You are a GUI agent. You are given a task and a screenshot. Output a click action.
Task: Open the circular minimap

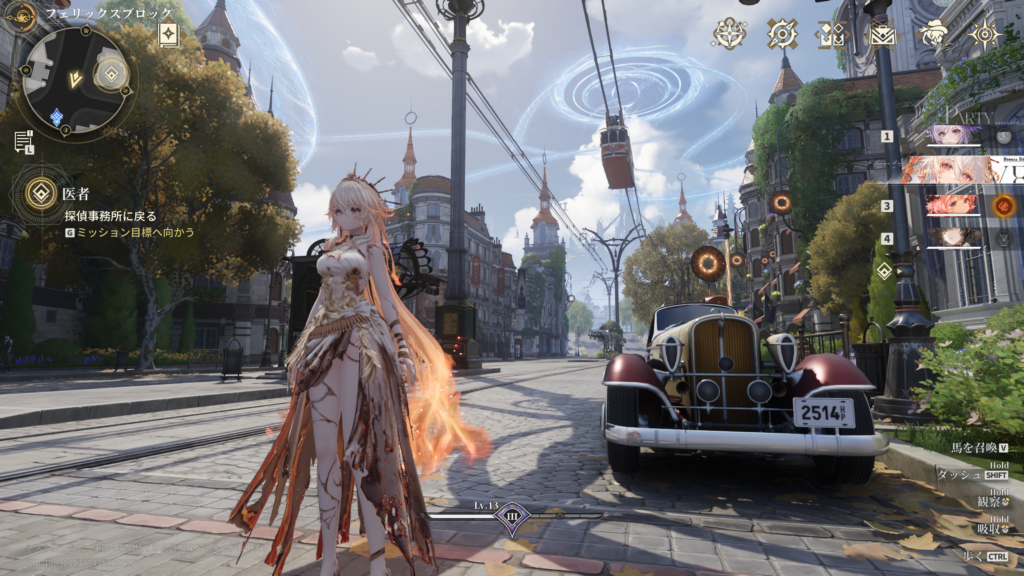click(74, 78)
